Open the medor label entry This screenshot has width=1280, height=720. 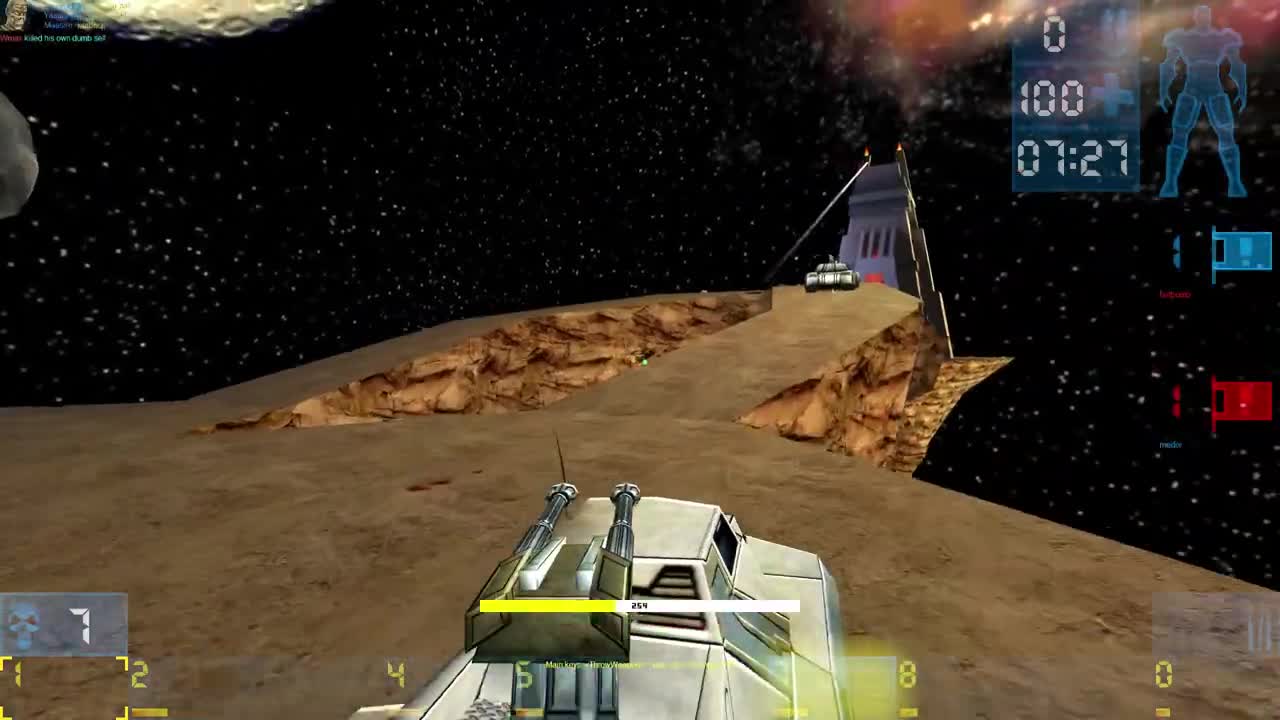1172,443
